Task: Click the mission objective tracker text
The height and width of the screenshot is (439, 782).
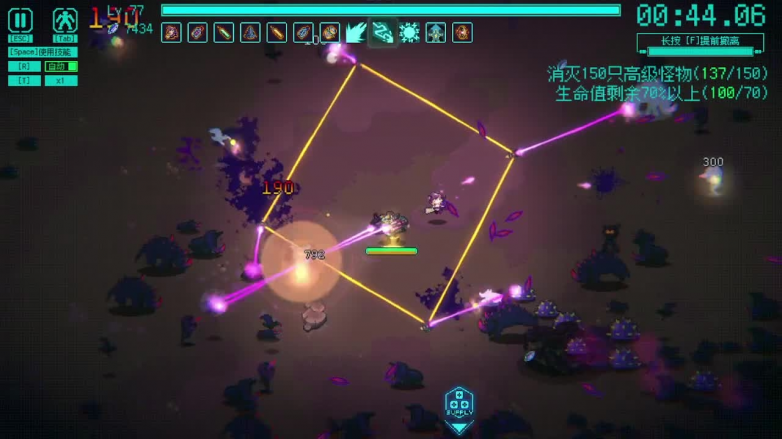Action: pyautogui.click(x=657, y=83)
